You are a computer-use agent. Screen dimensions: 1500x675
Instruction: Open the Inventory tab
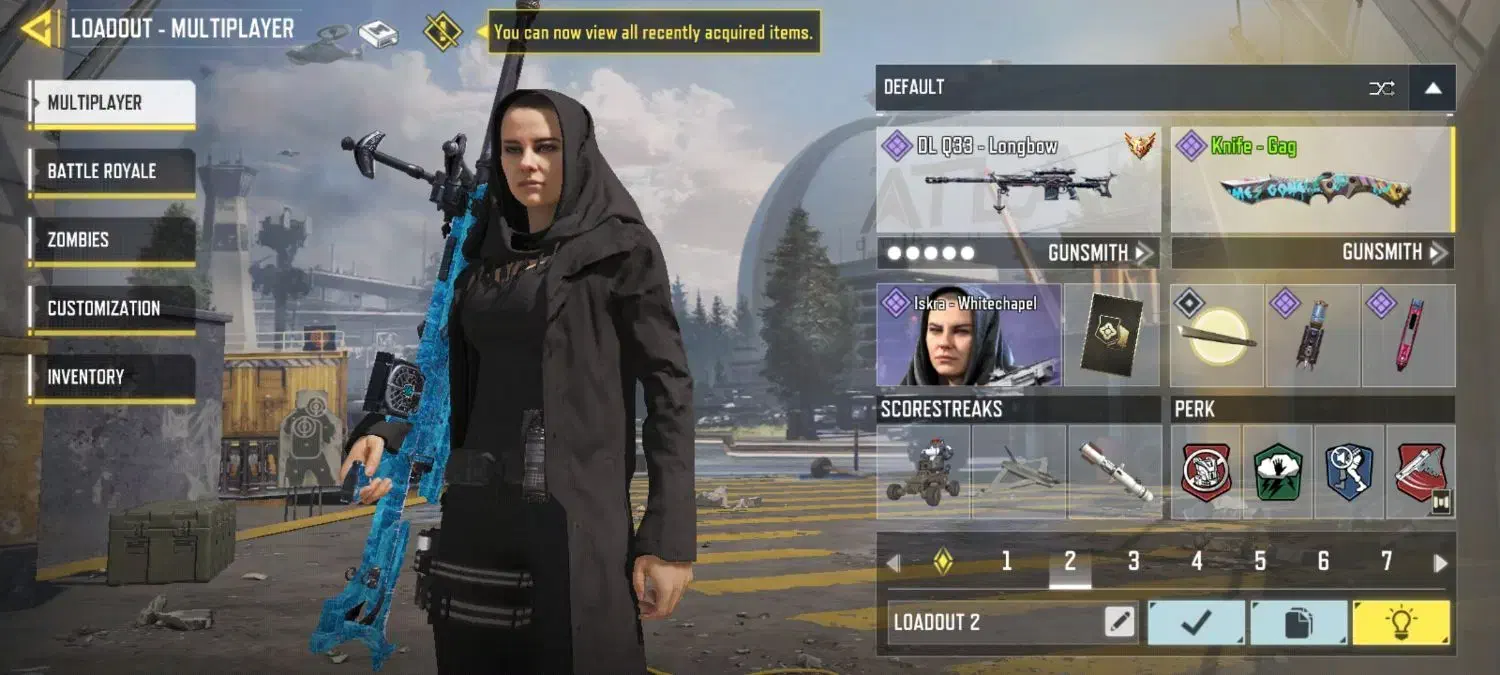tap(111, 377)
